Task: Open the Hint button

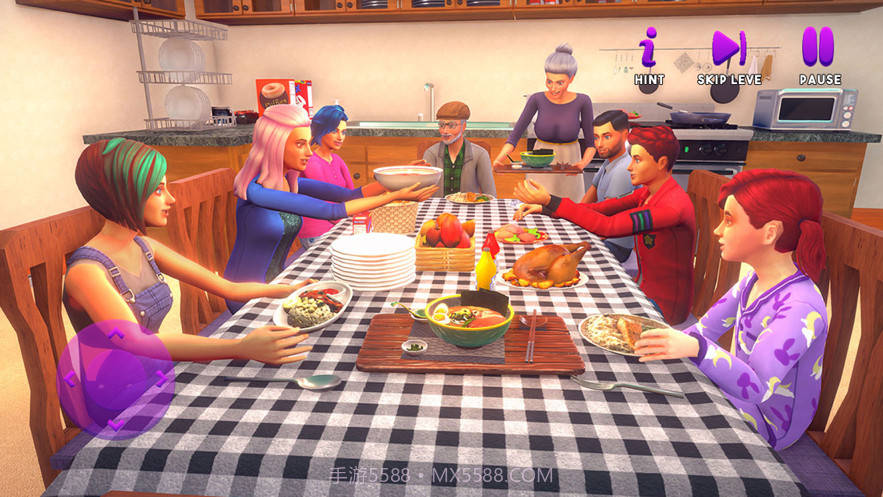Action: (x=649, y=50)
